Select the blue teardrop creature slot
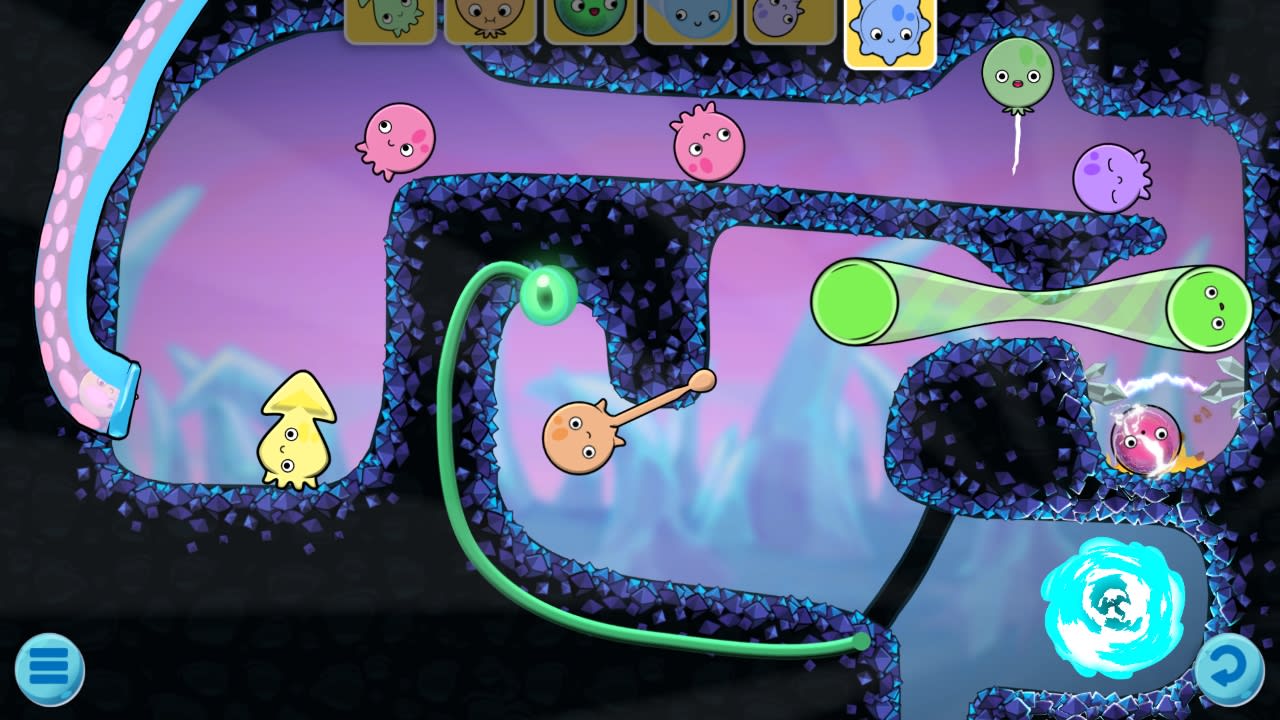The width and height of the screenshot is (1280, 720). coord(690,22)
